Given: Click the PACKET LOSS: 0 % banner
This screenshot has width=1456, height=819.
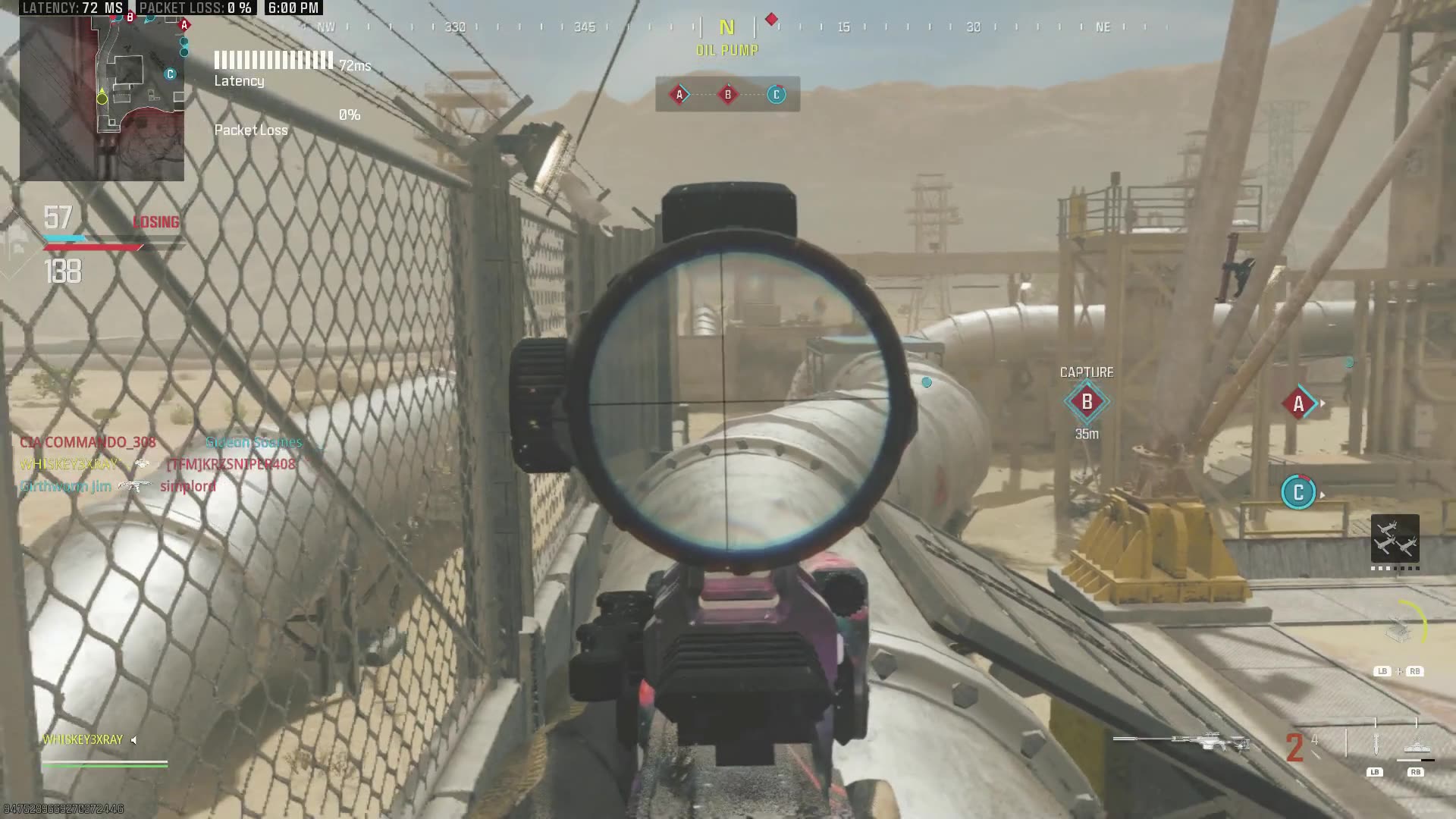Looking at the screenshot, I should (x=197, y=8).
